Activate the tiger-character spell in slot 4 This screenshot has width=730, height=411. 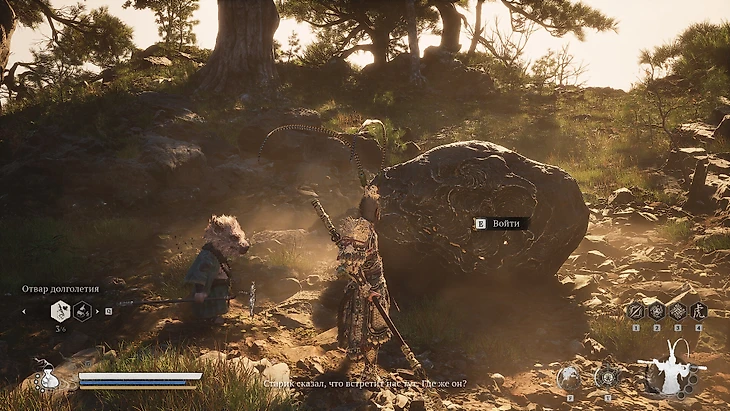click(699, 311)
